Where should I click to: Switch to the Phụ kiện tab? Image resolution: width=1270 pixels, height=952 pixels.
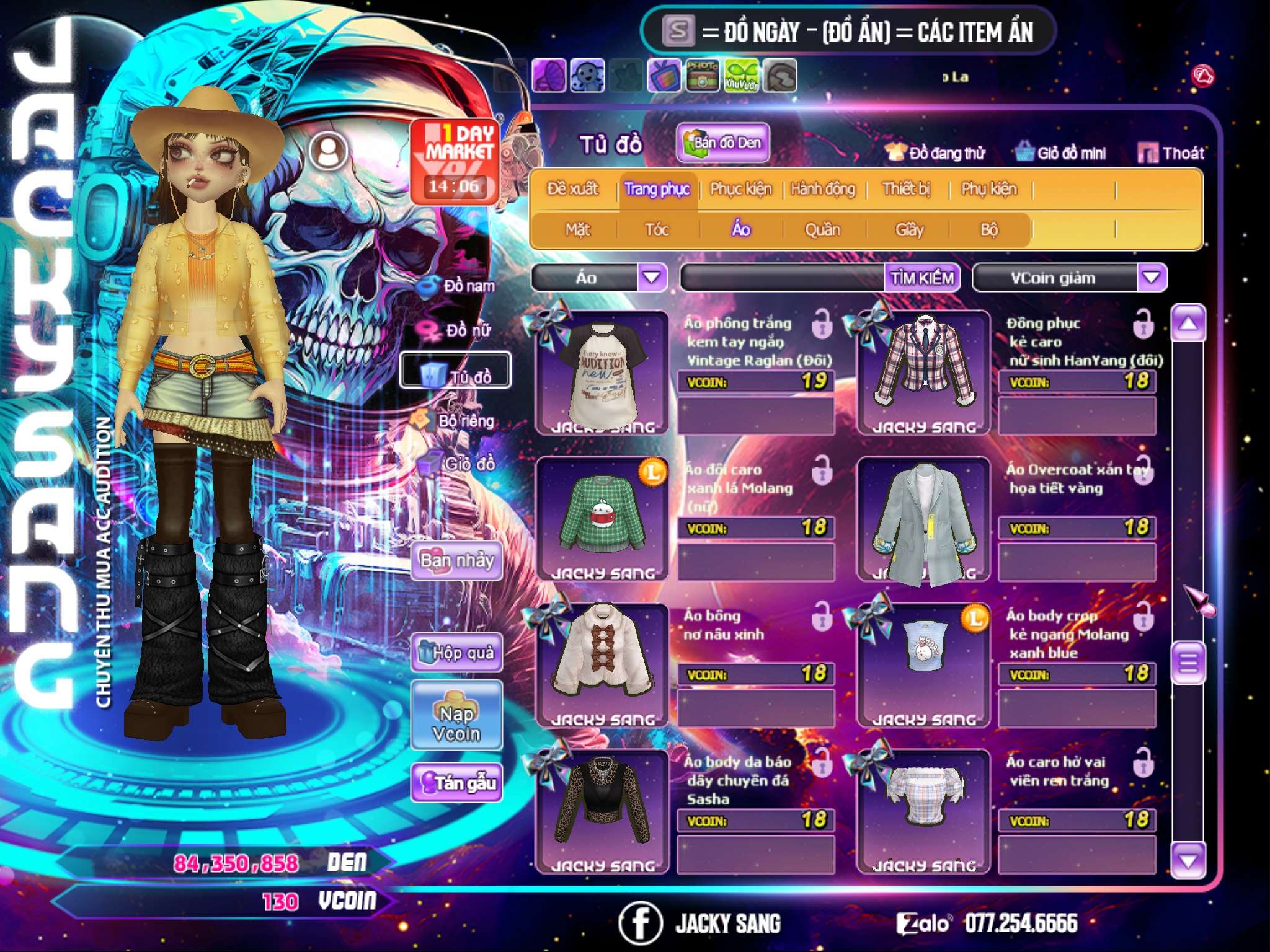988,189
